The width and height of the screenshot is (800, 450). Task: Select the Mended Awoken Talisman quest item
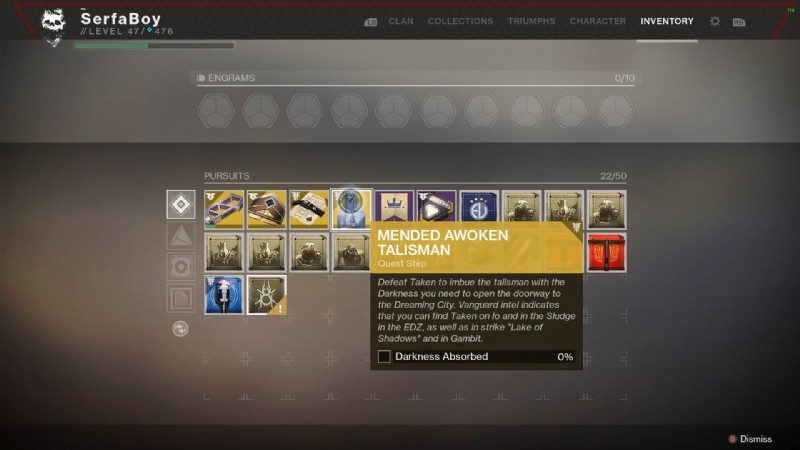pos(351,209)
